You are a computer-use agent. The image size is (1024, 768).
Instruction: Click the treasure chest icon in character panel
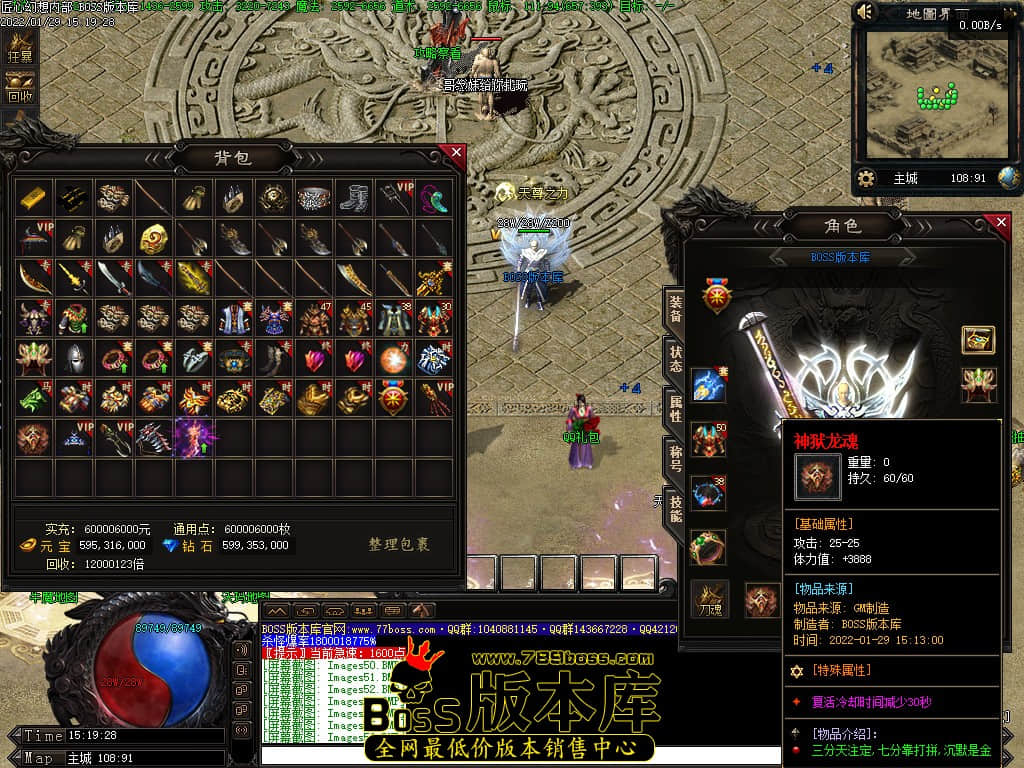tap(978, 340)
